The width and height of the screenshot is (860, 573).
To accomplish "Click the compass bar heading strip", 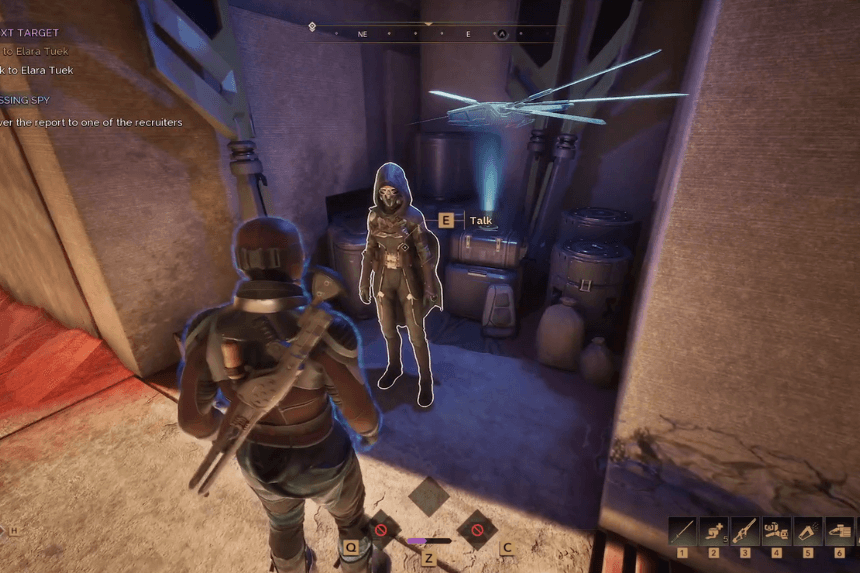I will coord(432,33).
